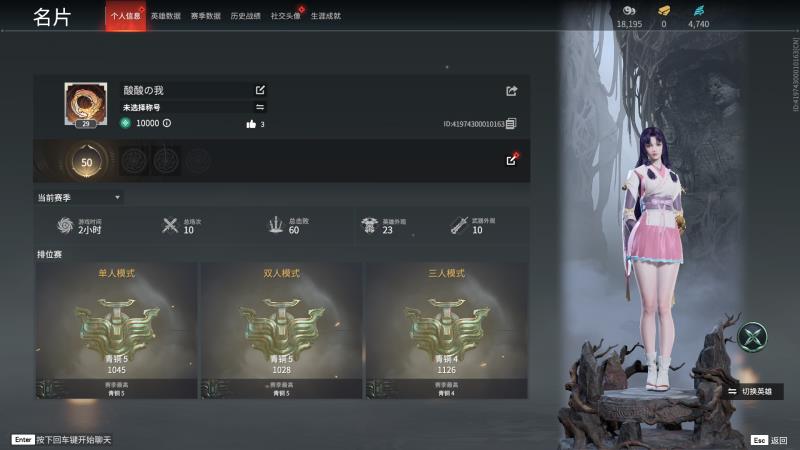
Task: Open the info icon beside 10000
Action: [x=167, y=123]
